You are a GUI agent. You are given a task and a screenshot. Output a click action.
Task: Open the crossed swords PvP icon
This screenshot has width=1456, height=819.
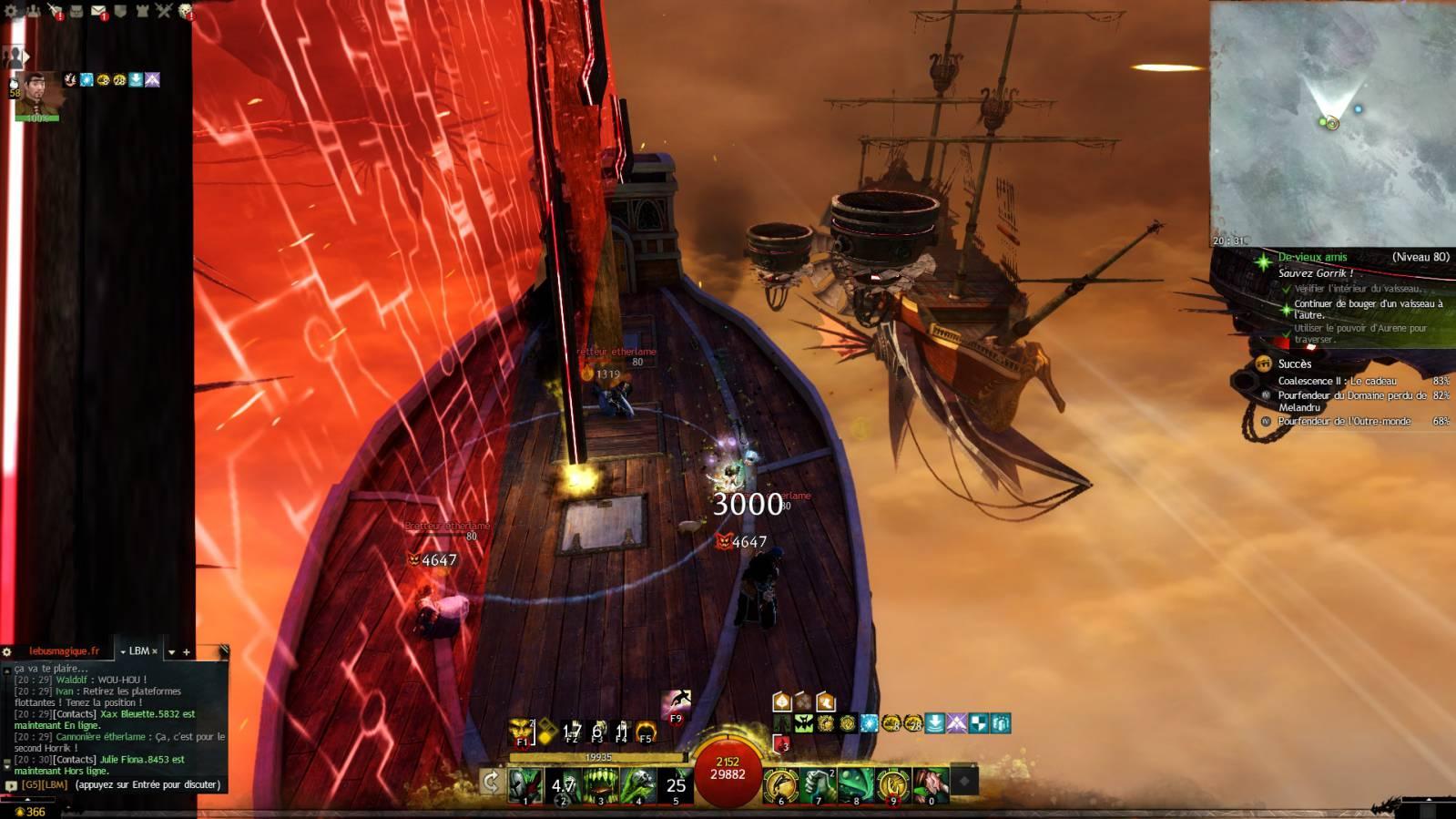pos(164,11)
